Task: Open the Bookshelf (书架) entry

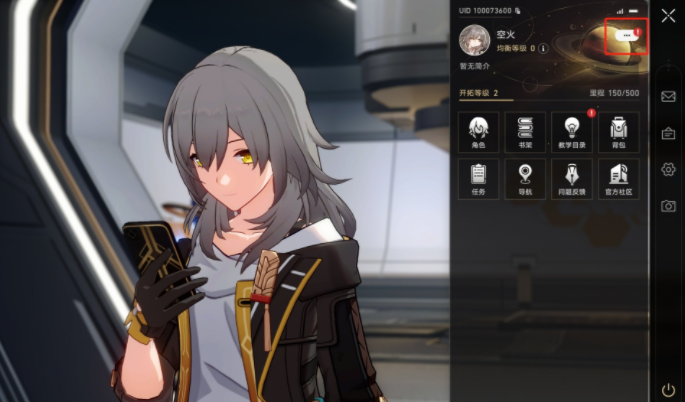Action: [x=525, y=132]
